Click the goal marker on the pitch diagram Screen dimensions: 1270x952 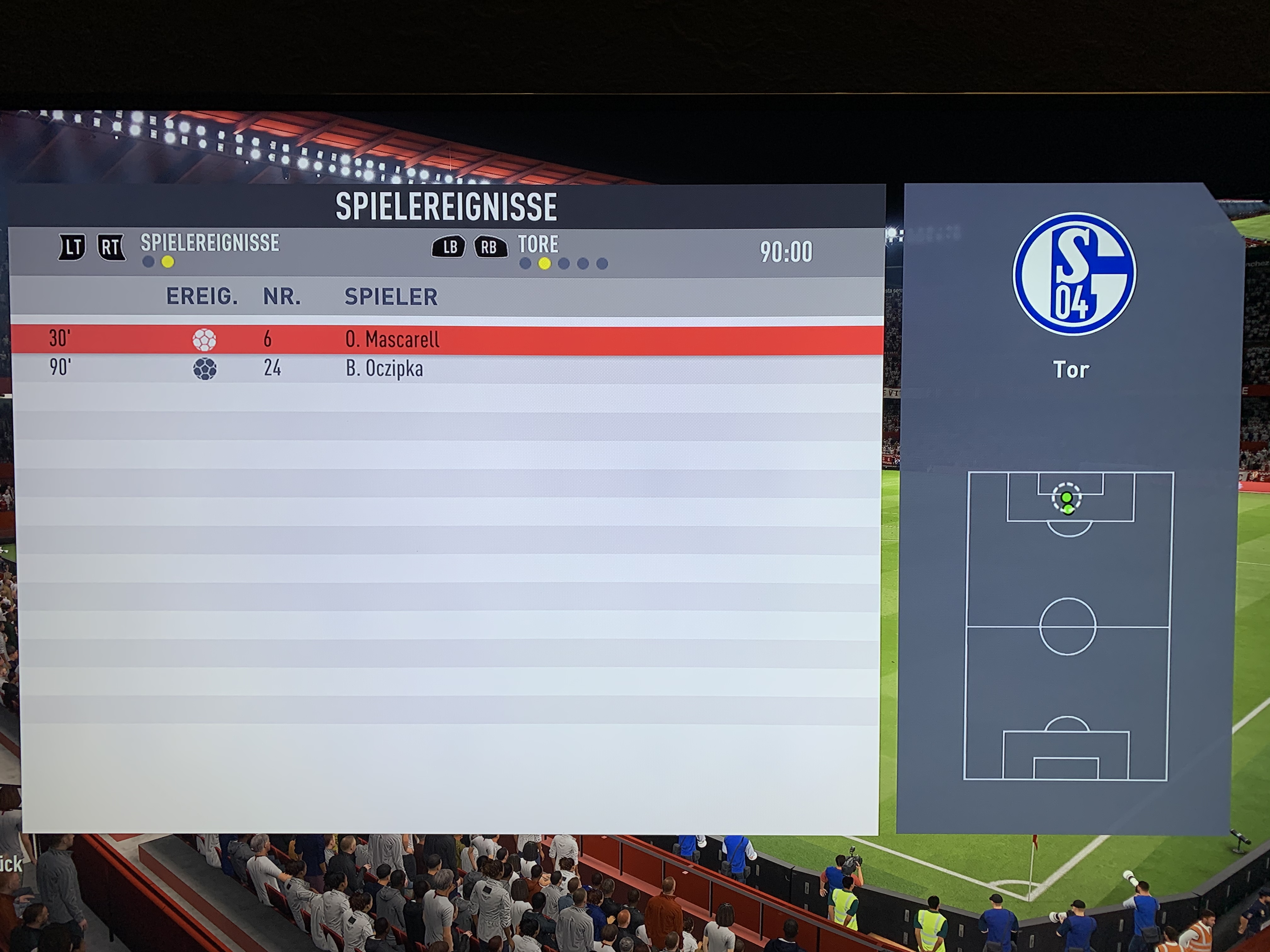click(x=1066, y=498)
